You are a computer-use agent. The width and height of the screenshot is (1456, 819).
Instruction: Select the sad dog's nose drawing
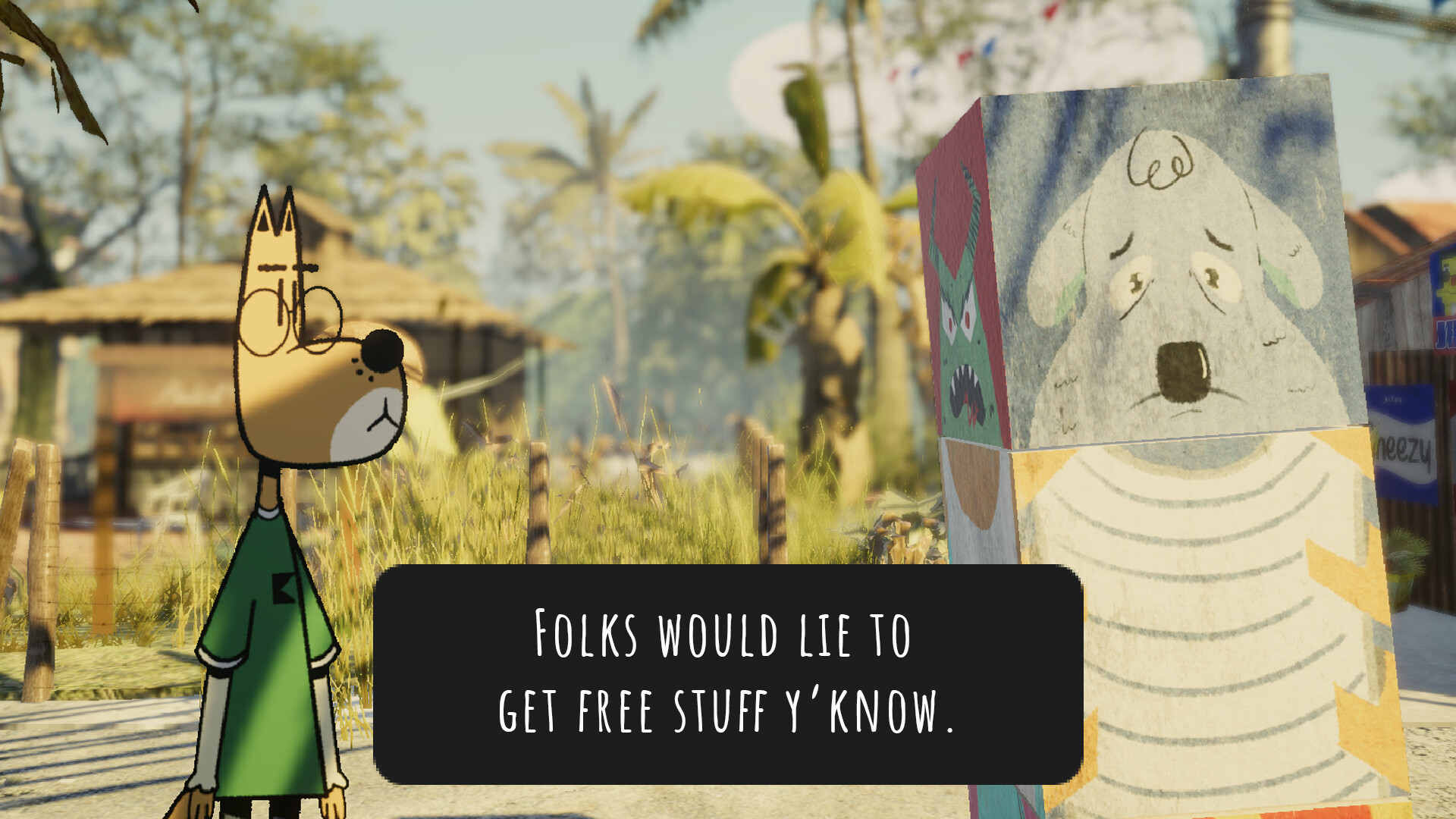[x=1183, y=372]
